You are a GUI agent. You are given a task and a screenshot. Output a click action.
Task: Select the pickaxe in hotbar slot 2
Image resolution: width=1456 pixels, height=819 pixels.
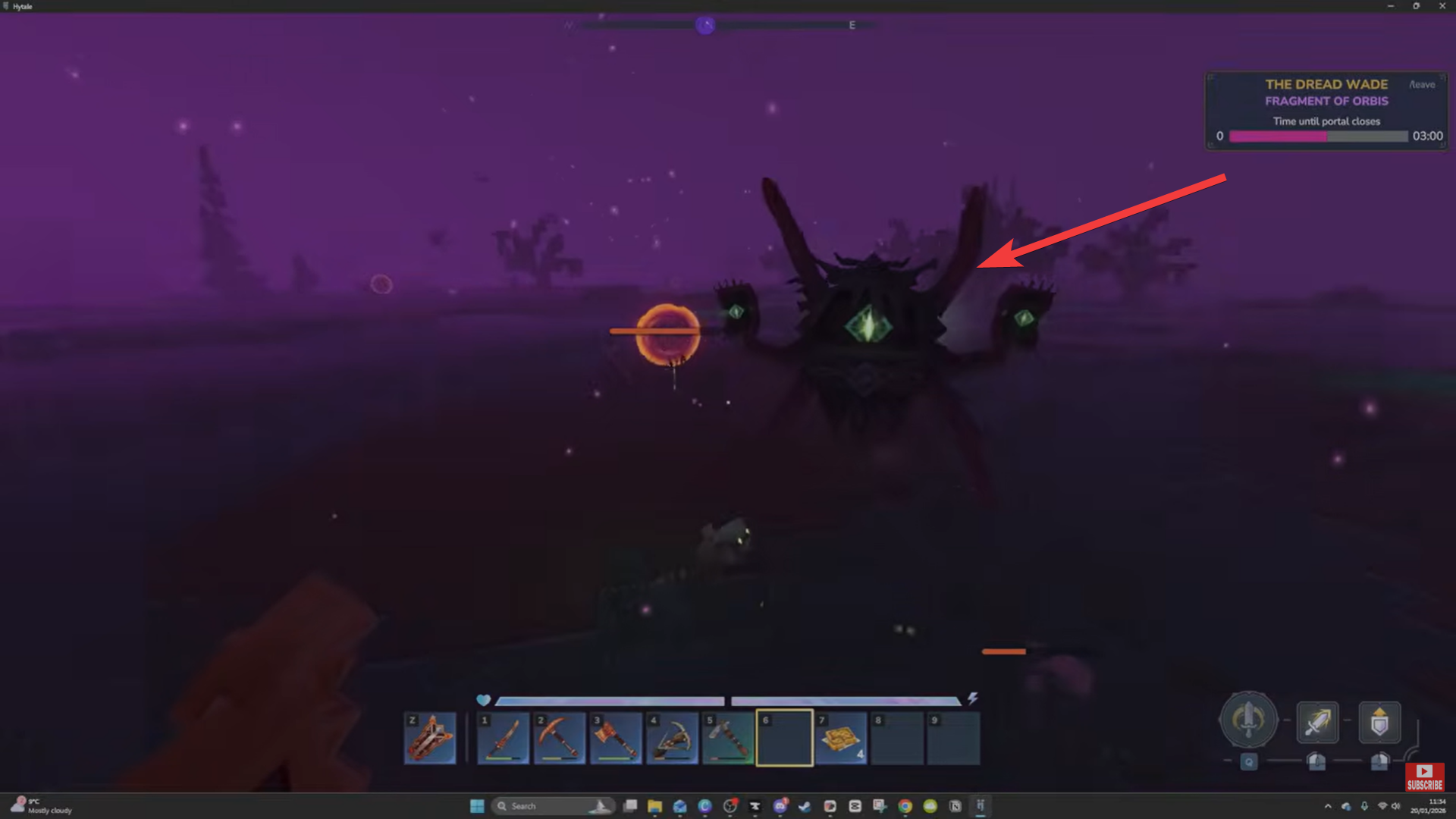pos(559,738)
